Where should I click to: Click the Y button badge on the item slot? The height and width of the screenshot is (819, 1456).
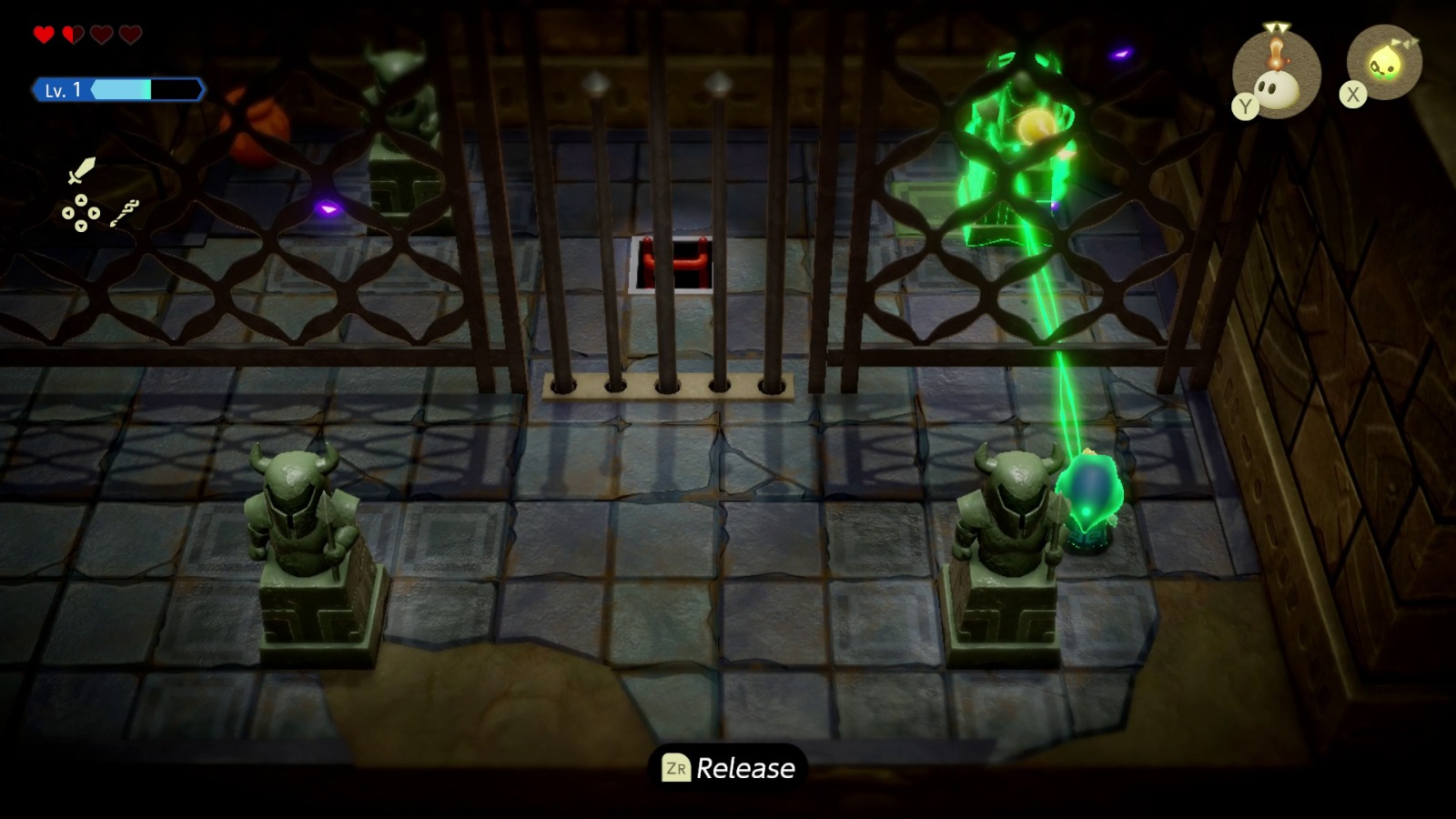[x=1246, y=106]
